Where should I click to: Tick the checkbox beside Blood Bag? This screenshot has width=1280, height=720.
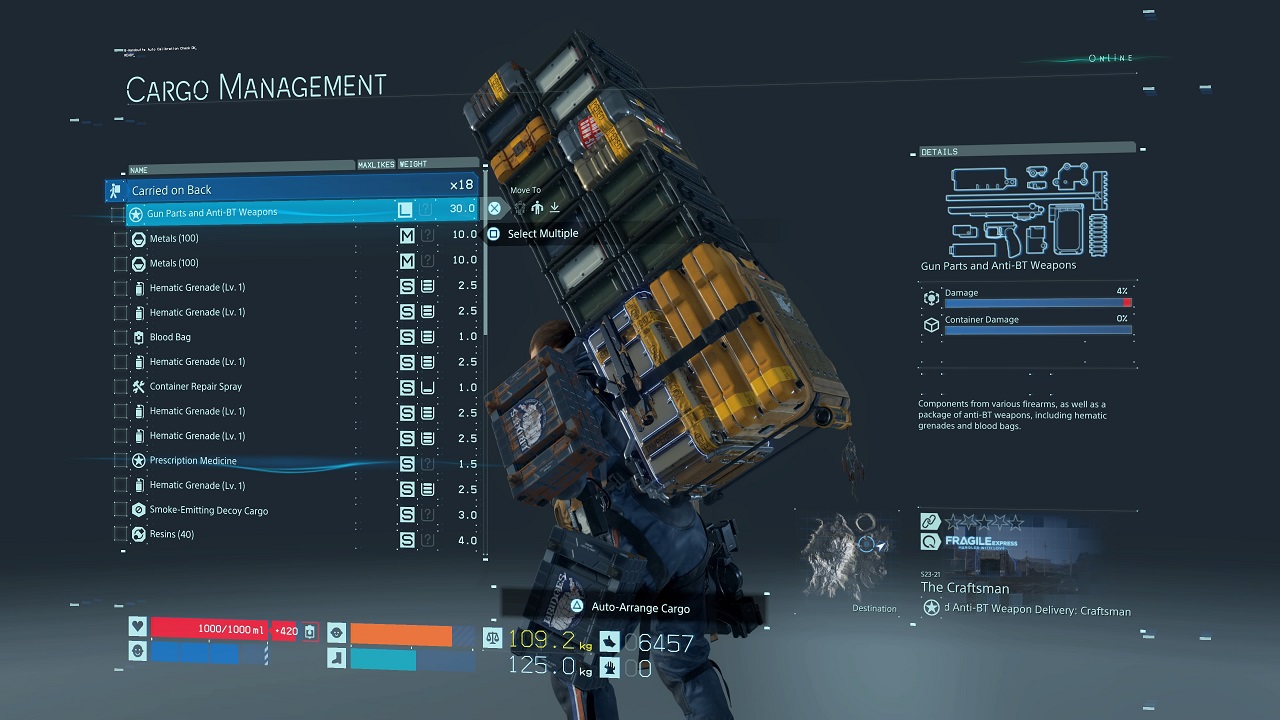pos(121,337)
